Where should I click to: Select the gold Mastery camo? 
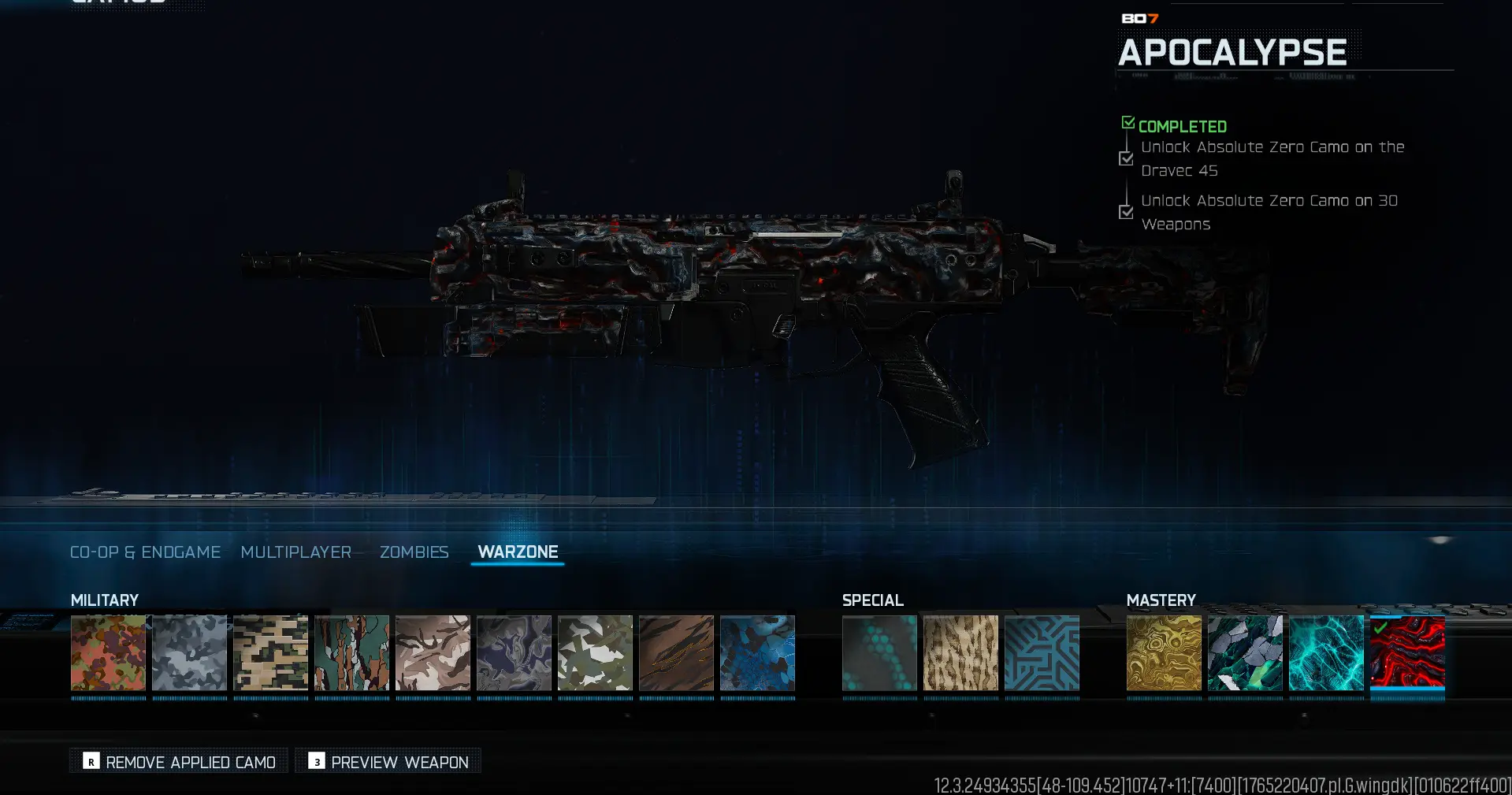point(1164,654)
